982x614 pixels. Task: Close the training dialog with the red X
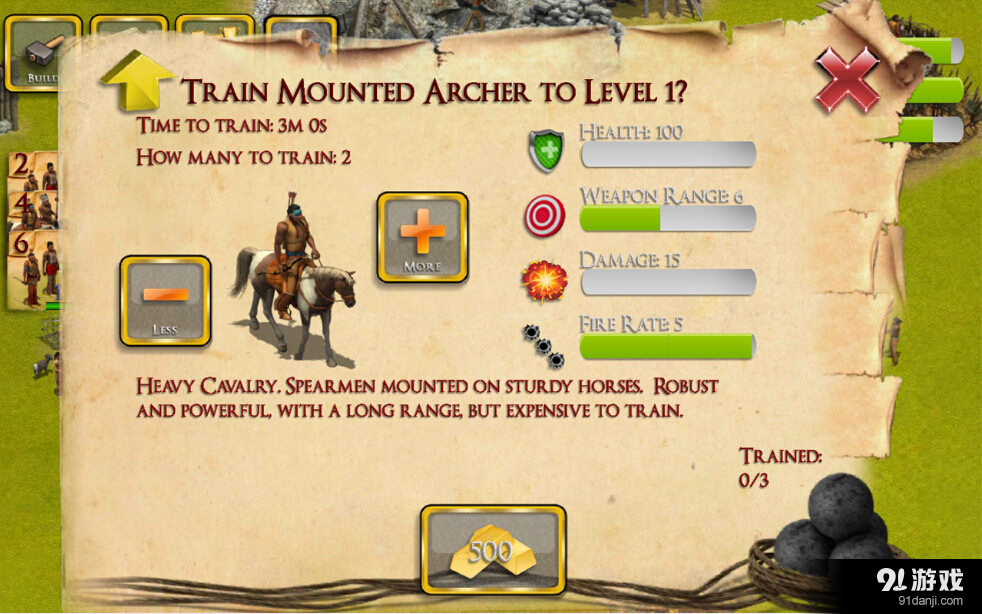(847, 79)
